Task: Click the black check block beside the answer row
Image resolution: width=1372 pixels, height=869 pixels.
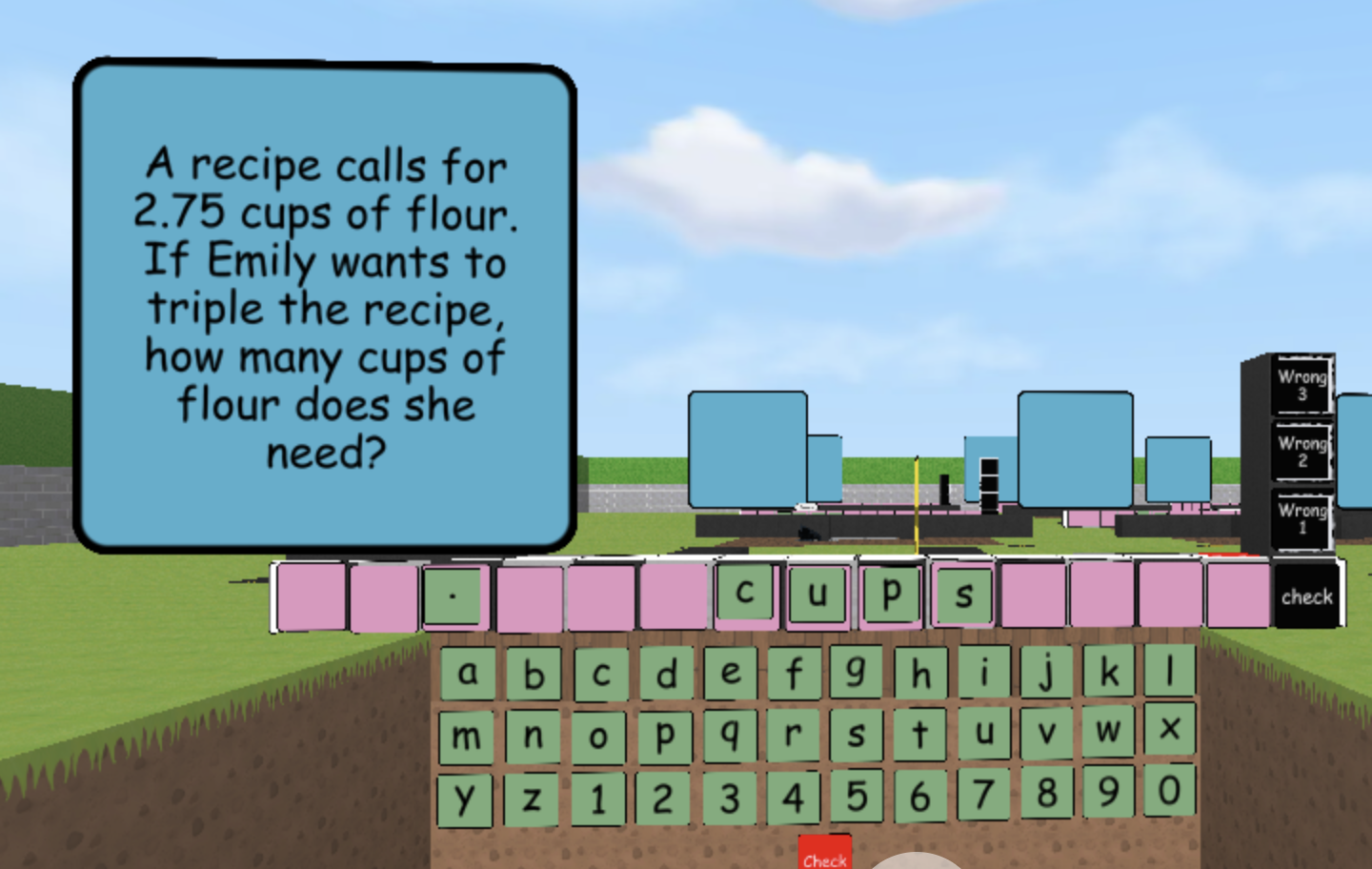Action: coord(1307,596)
